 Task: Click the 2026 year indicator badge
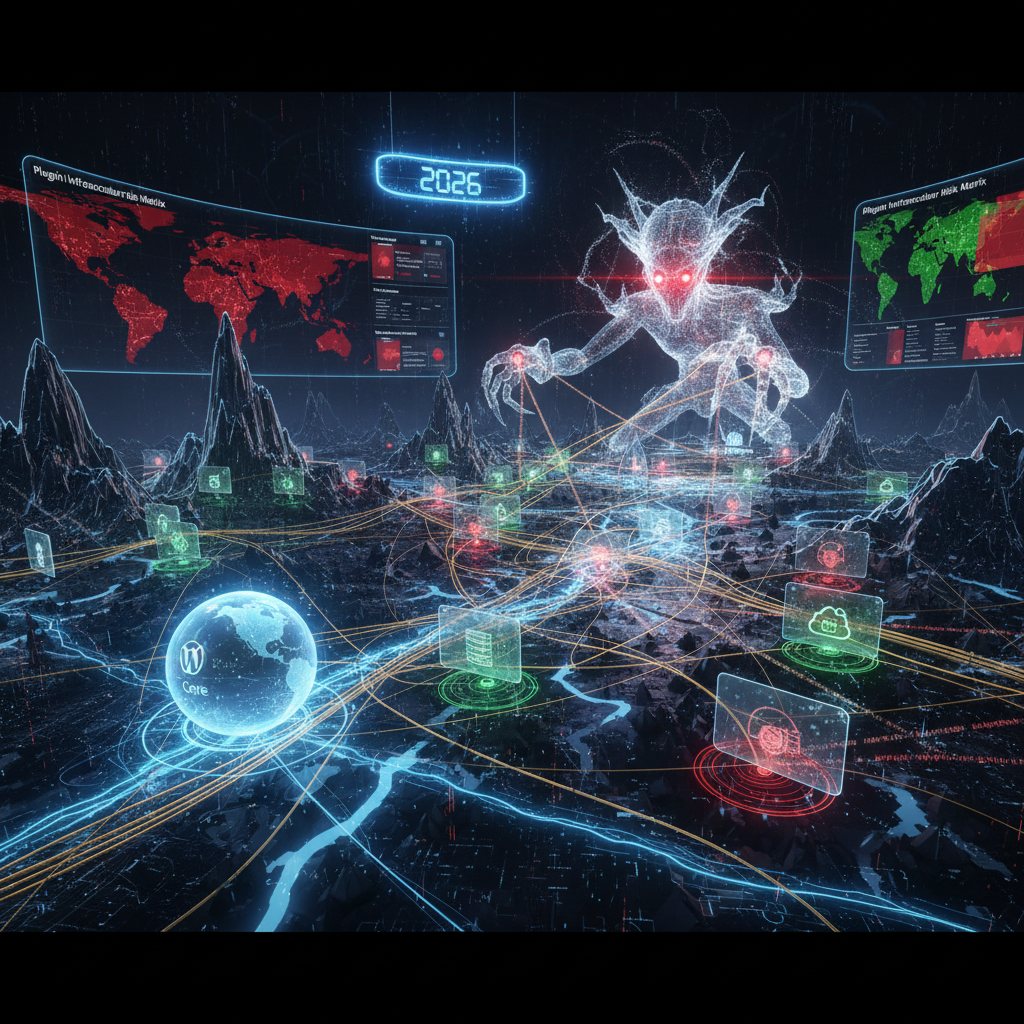(450, 181)
